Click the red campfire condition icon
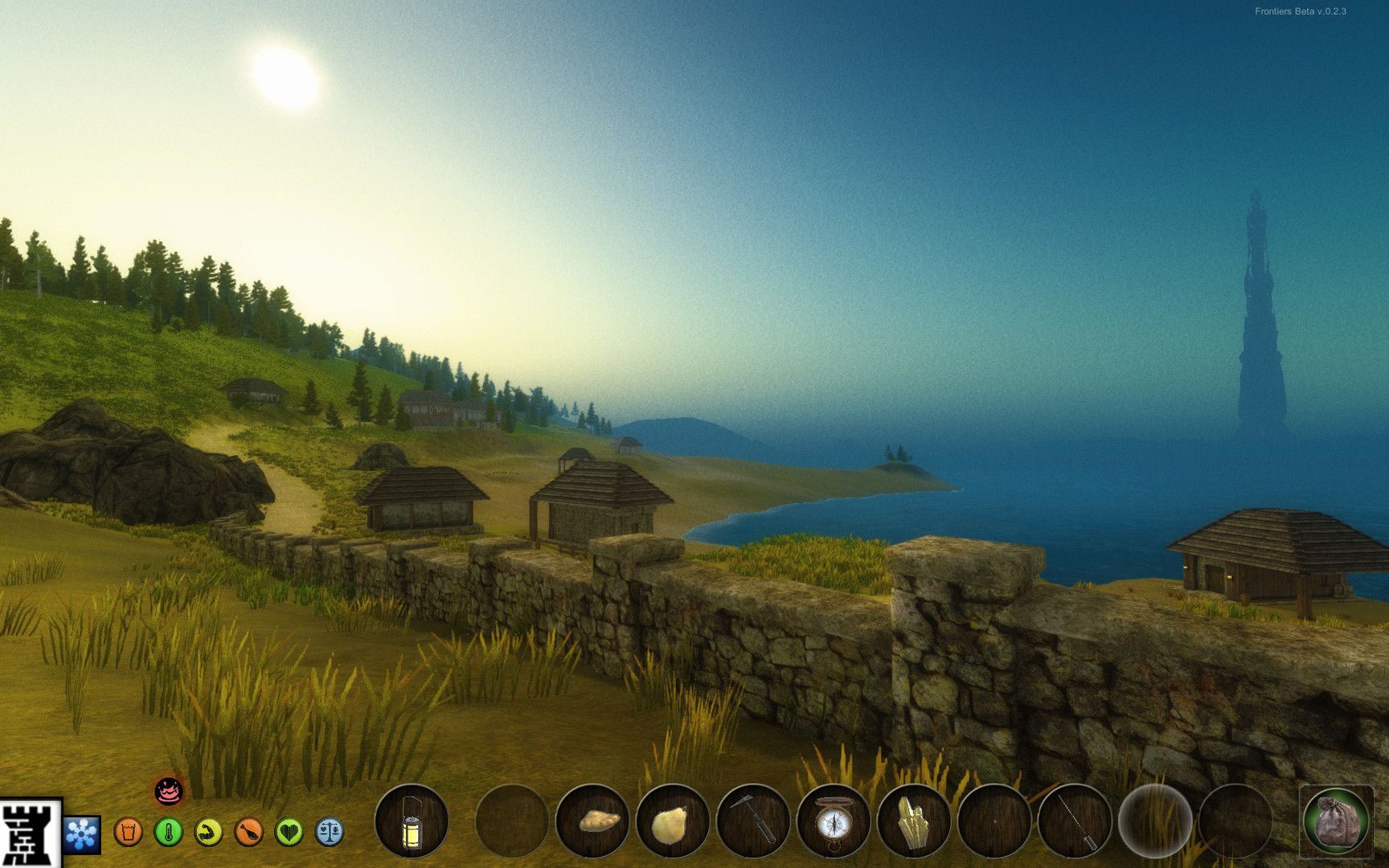The height and width of the screenshot is (868, 1389). [x=168, y=792]
